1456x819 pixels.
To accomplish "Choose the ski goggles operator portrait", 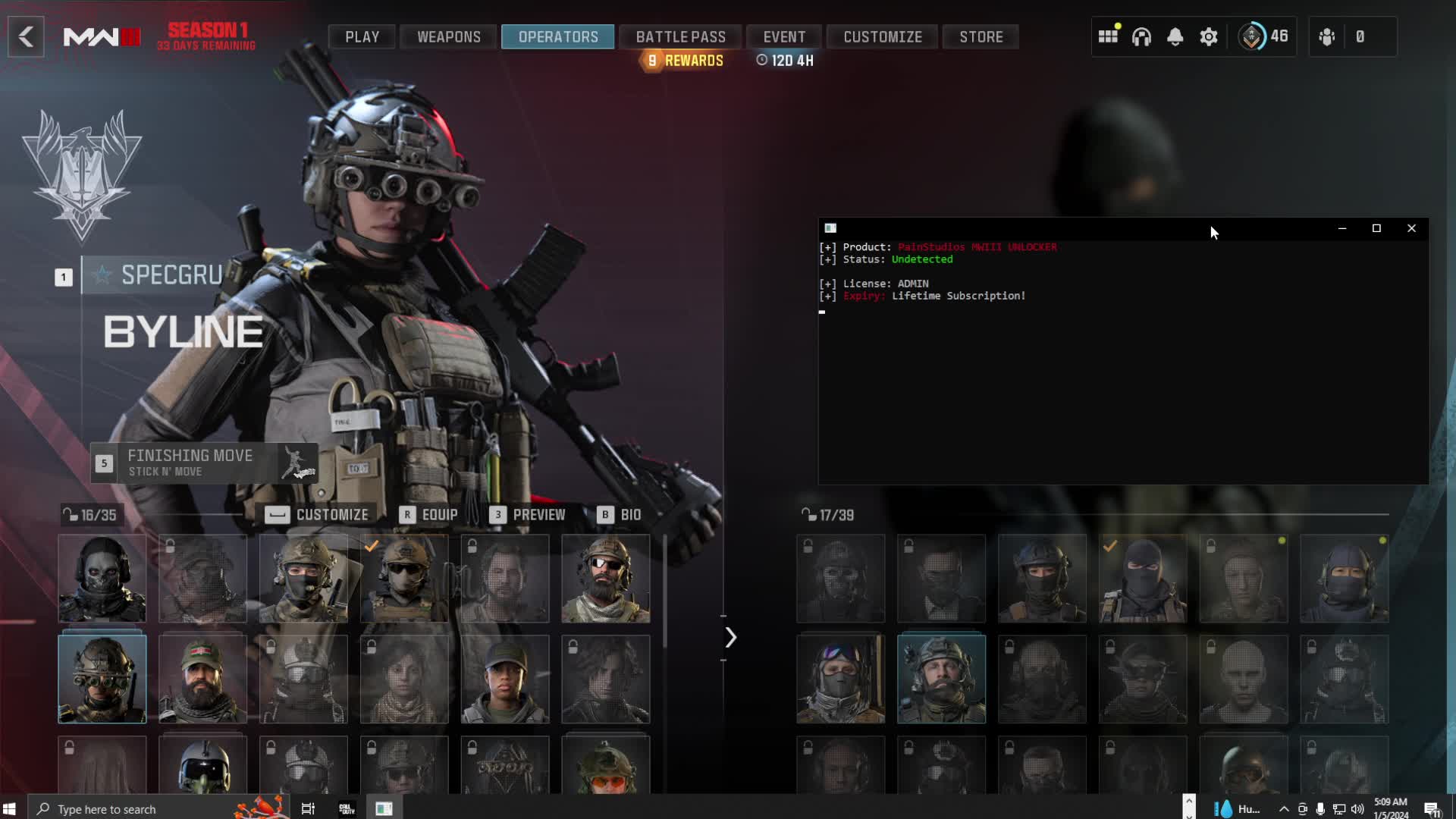I will 840,679.
